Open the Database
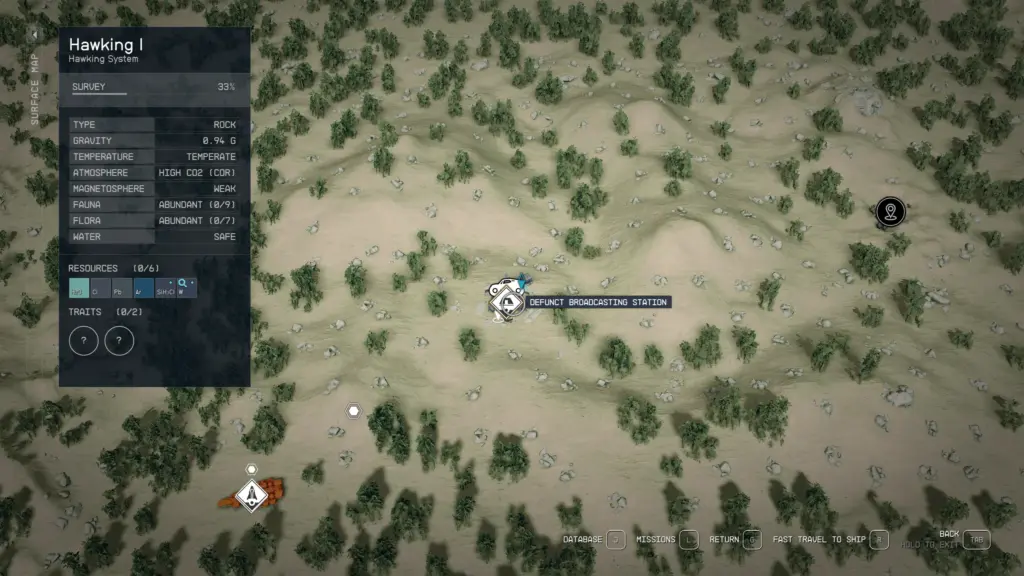The height and width of the screenshot is (576, 1024). point(616,540)
